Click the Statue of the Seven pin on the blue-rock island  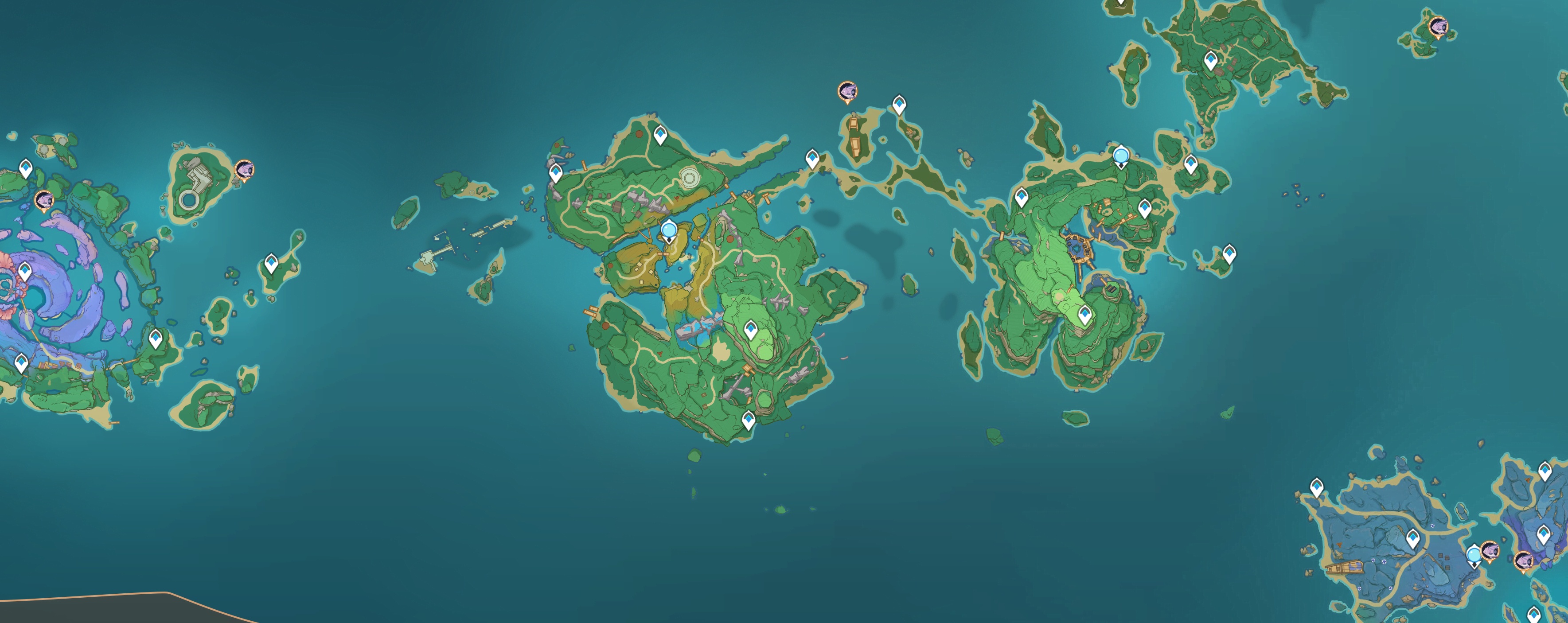[x=1473, y=555]
